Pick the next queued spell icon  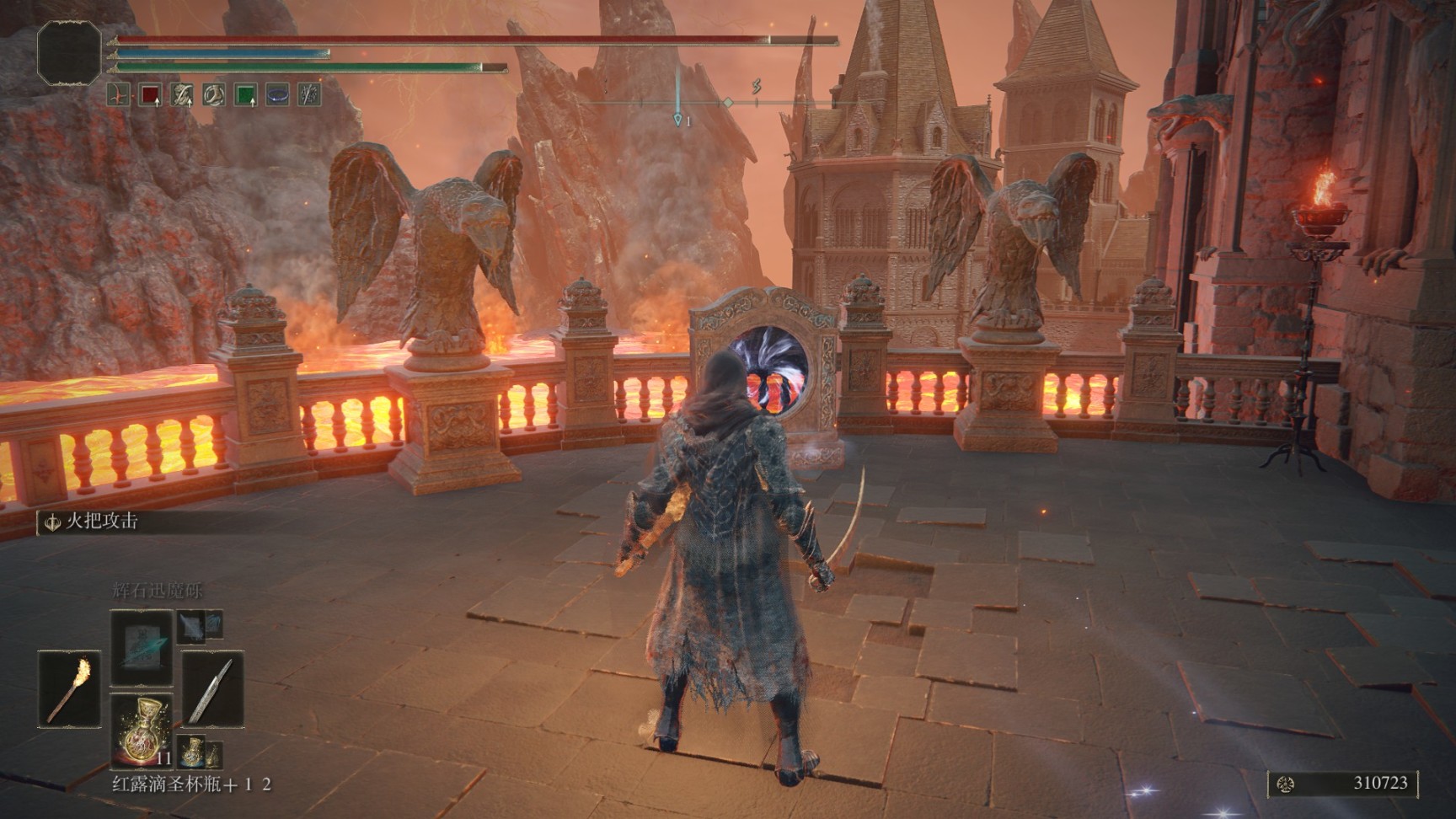click(x=191, y=626)
